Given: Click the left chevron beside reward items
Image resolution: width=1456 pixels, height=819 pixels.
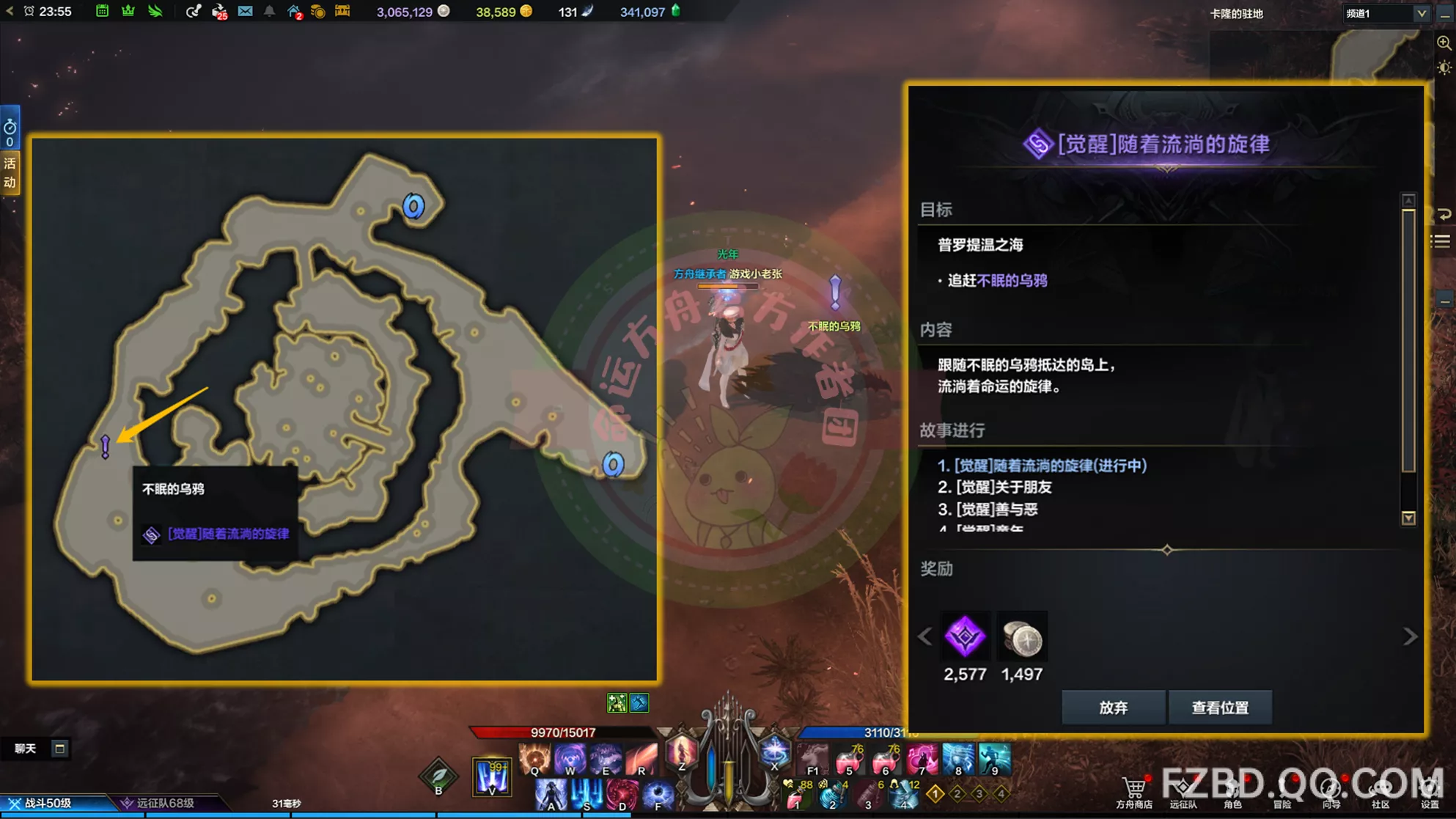Looking at the screenshot, I should click(924, 636).
